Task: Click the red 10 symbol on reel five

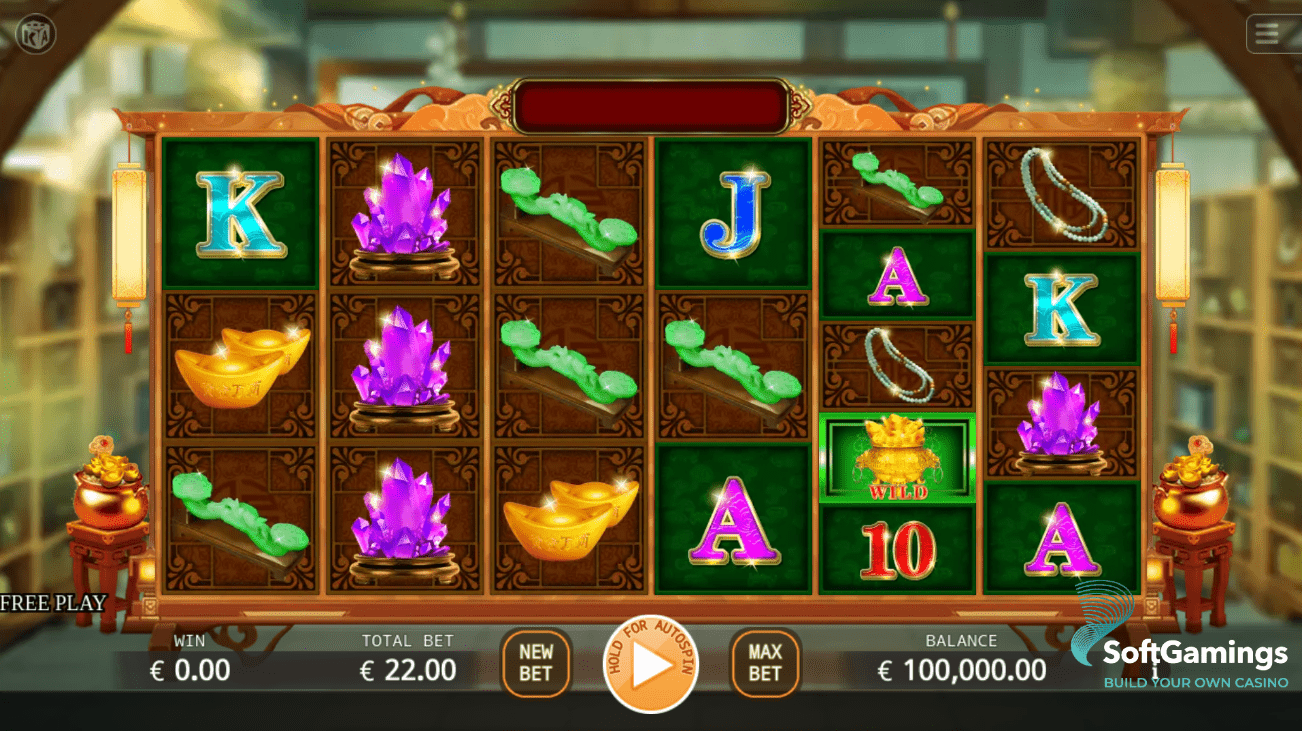Action: tap(897, 545)
